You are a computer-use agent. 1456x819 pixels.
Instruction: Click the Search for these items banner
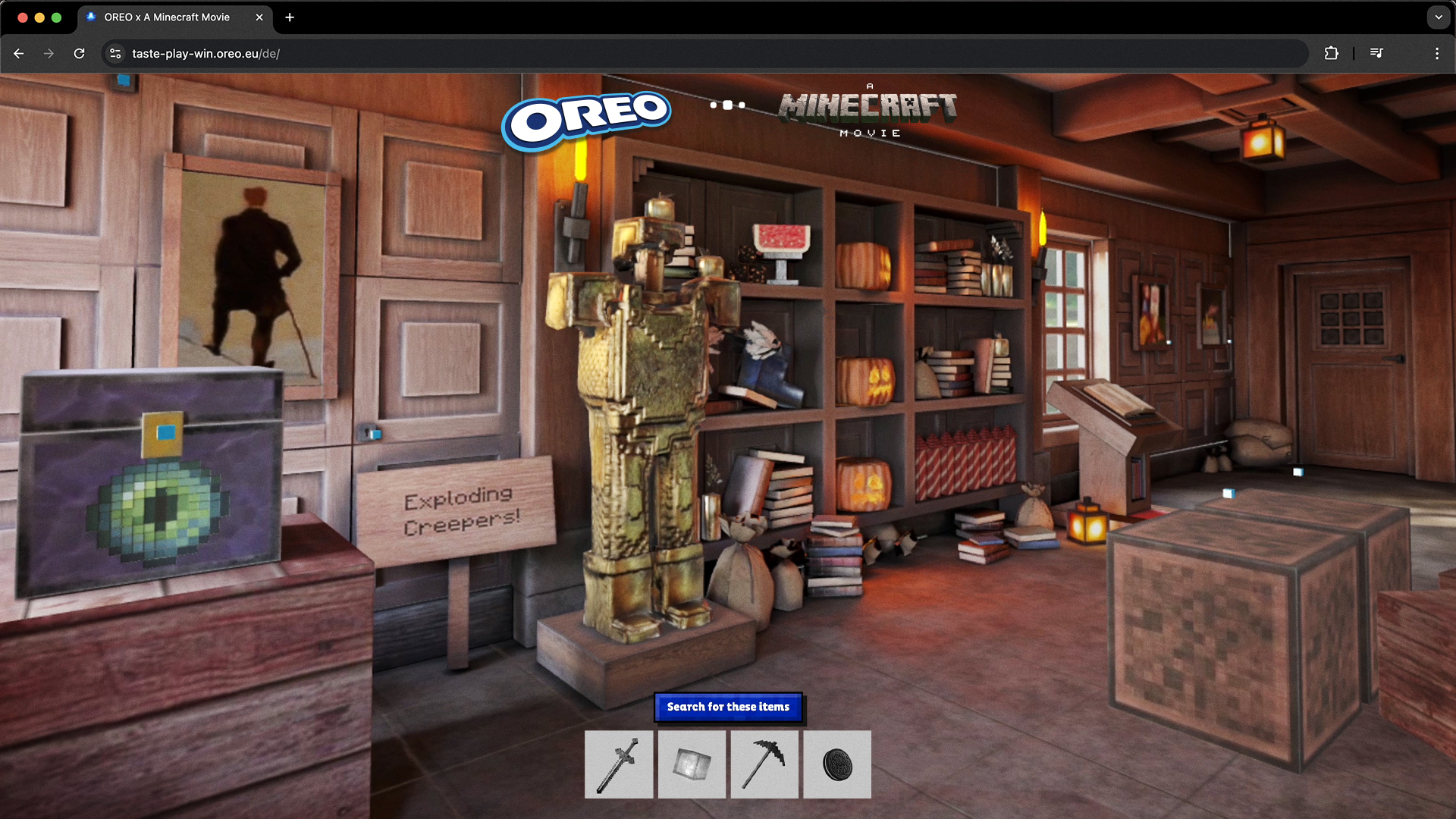[x=728, y=707]
